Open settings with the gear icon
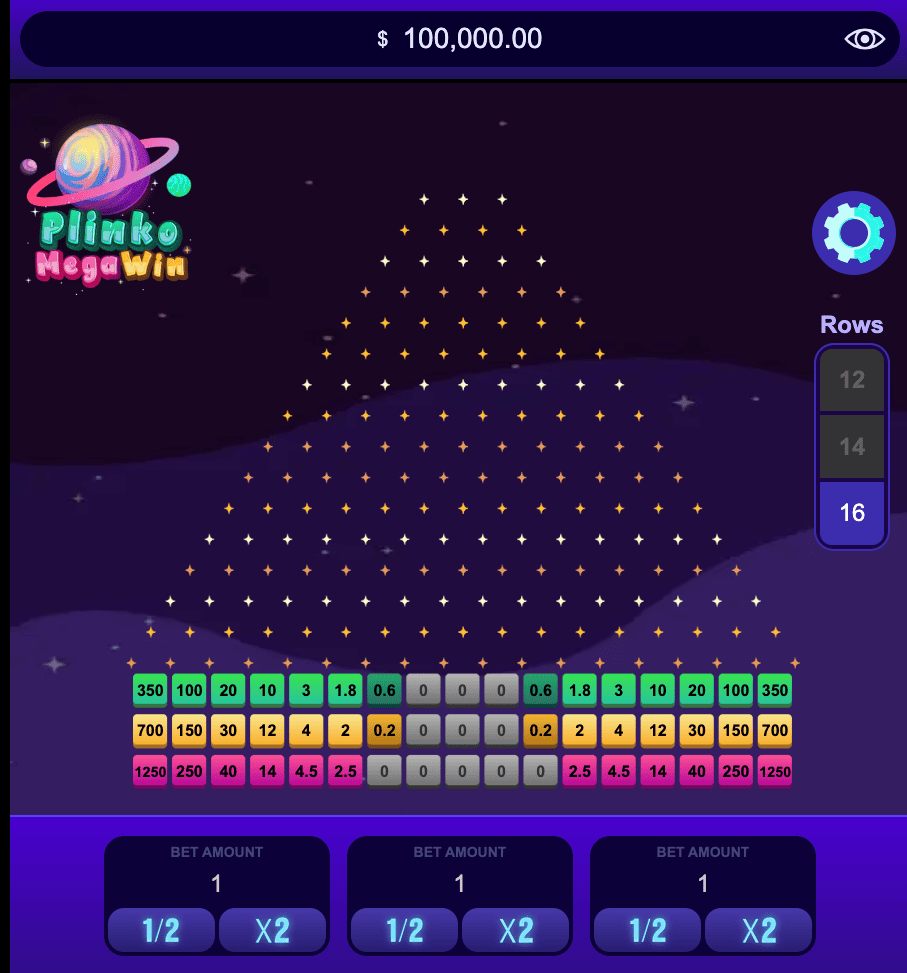This screenshot has width=907, height=973. pyautogui.click(x=853, y=233)
